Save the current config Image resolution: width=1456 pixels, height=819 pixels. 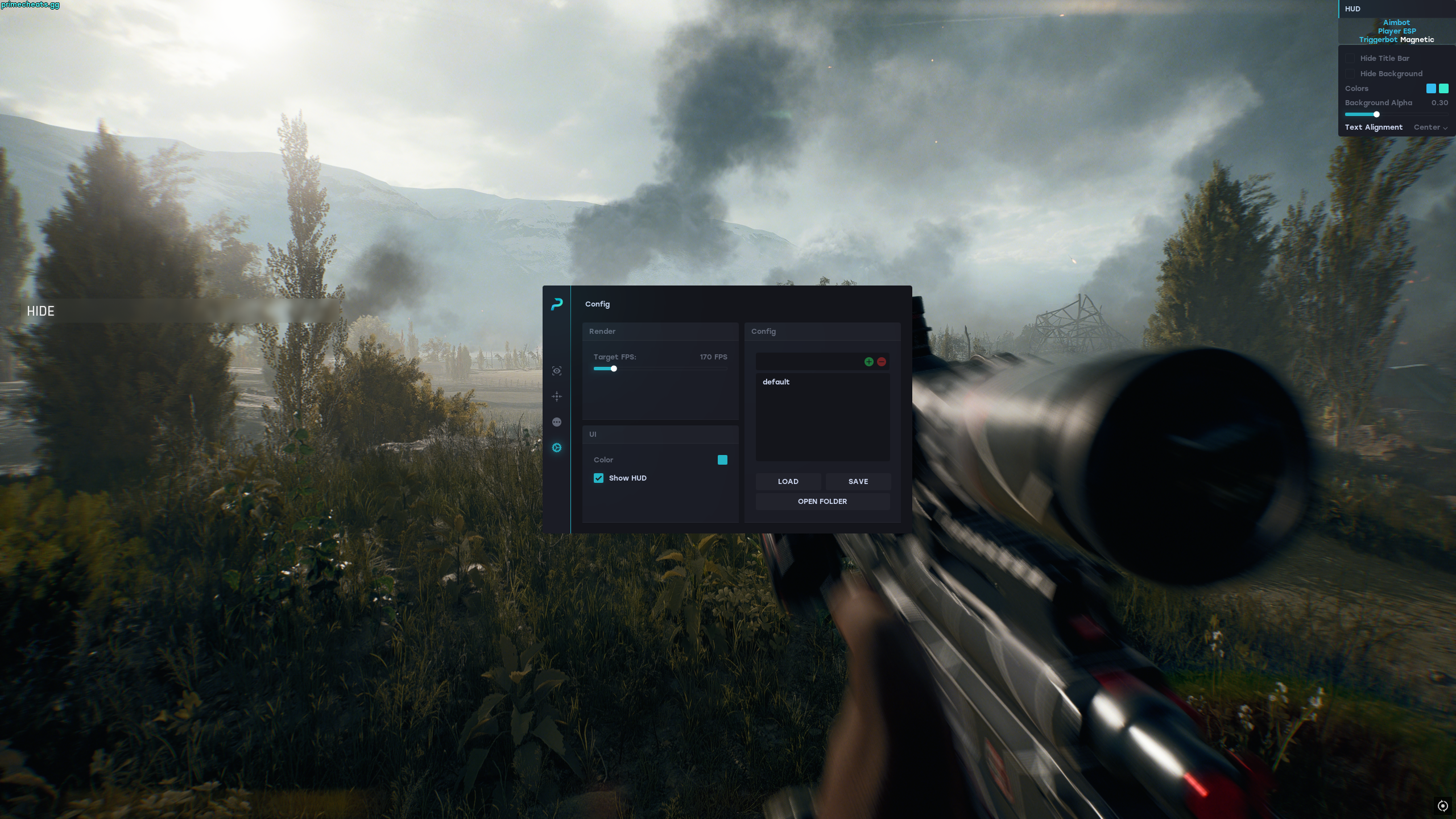pyautogui.click(x=858, y=481)
